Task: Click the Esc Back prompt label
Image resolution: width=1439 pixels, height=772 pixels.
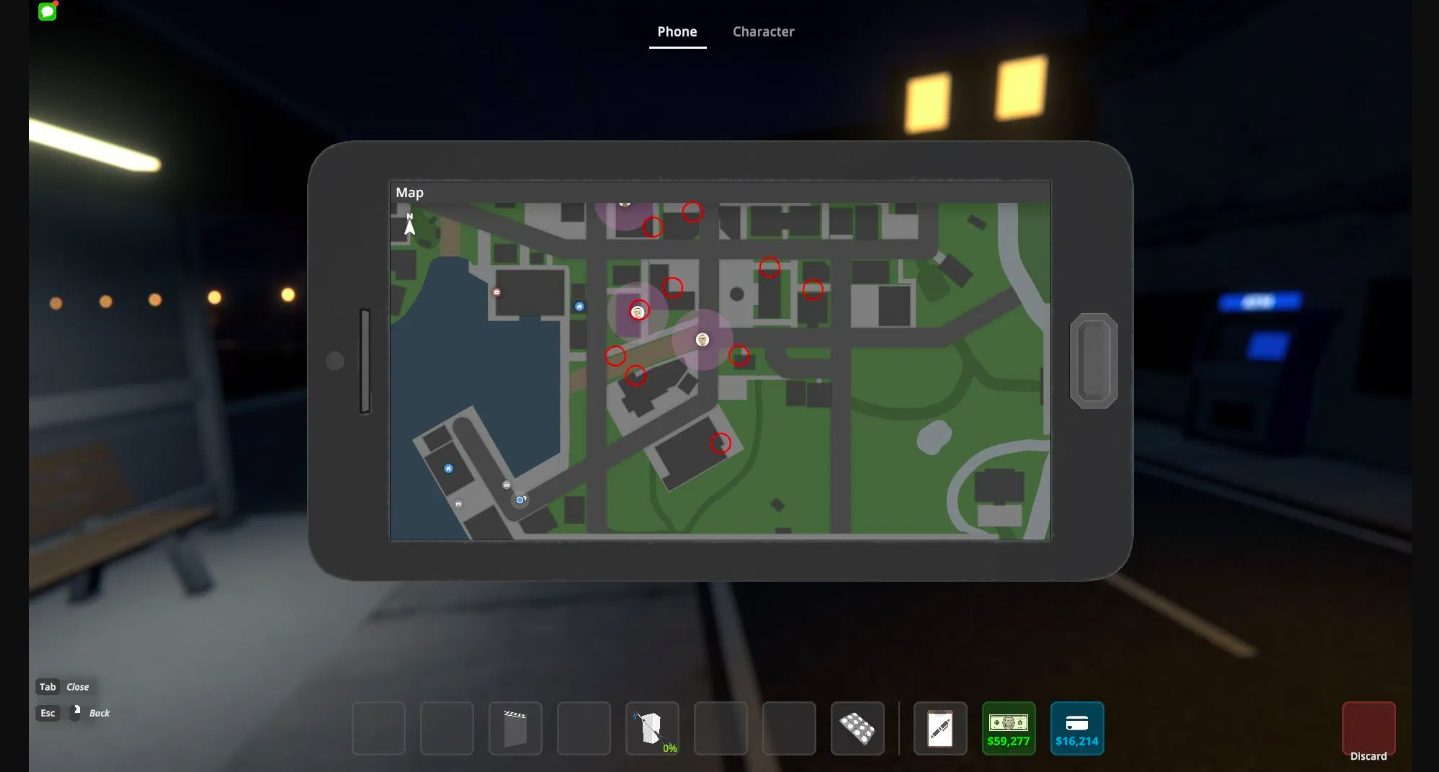Action: coord(75,712)
